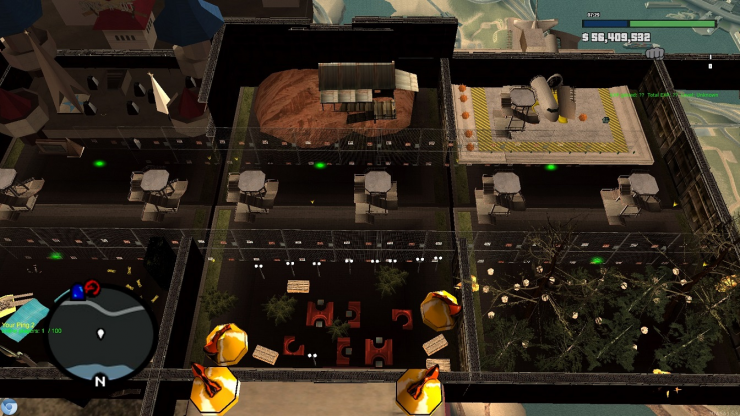This screenshot has width=740, height=416.
Task: Click the red circular arrow radar blip
Action: [92, 288]
